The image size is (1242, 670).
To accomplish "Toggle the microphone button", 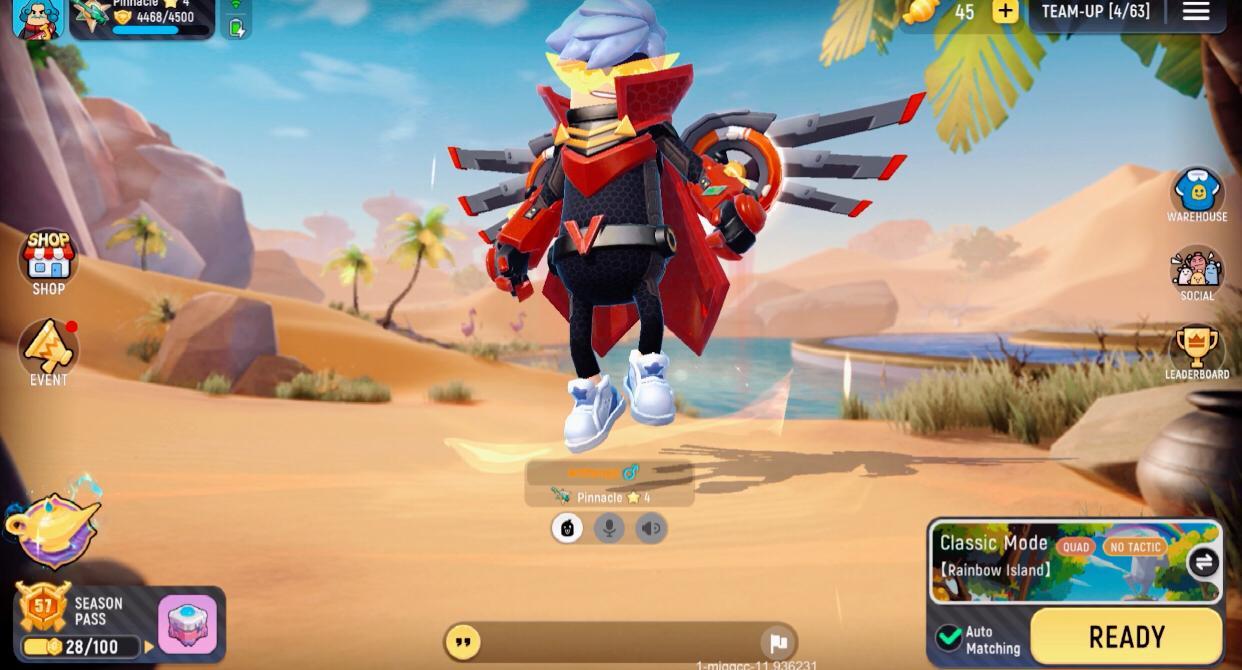I will (609, 528).
